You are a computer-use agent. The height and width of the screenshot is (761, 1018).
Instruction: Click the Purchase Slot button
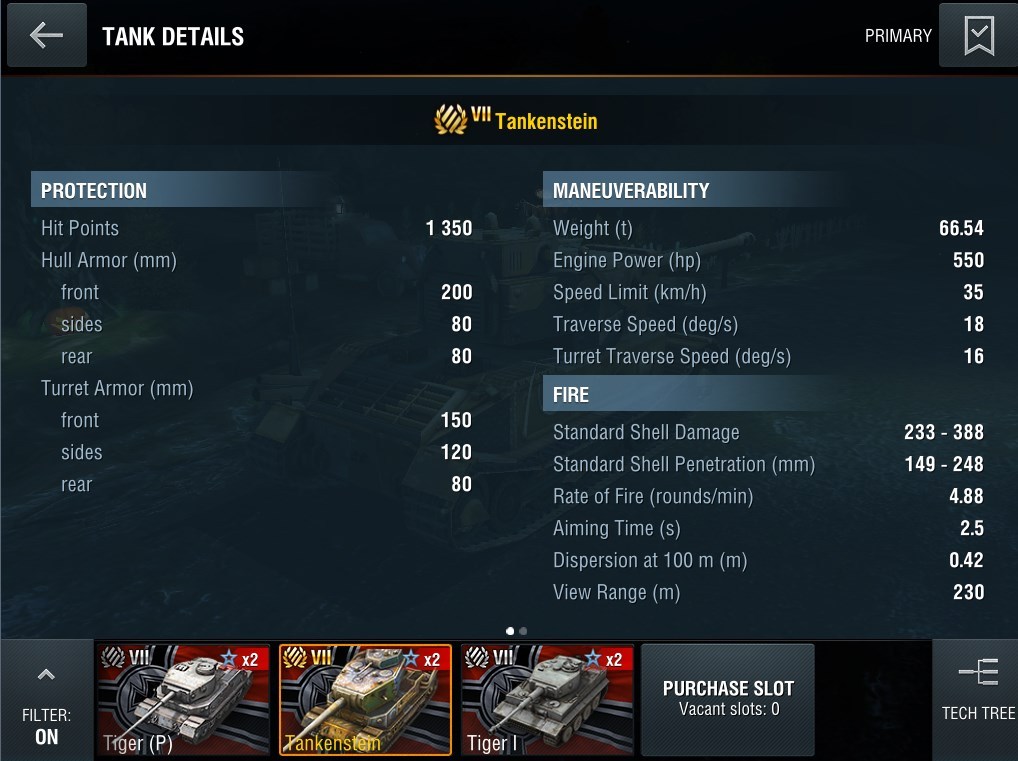click(x=728, y=699)
